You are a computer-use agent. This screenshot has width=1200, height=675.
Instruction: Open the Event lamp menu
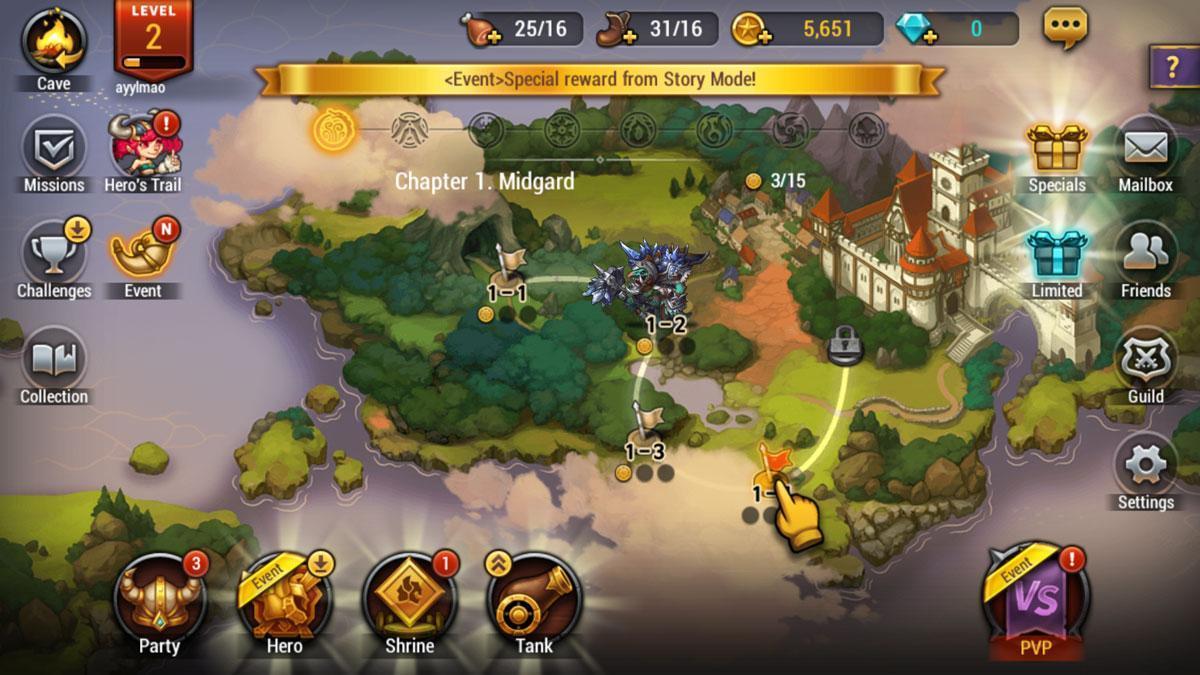click(x=142, y=256)
